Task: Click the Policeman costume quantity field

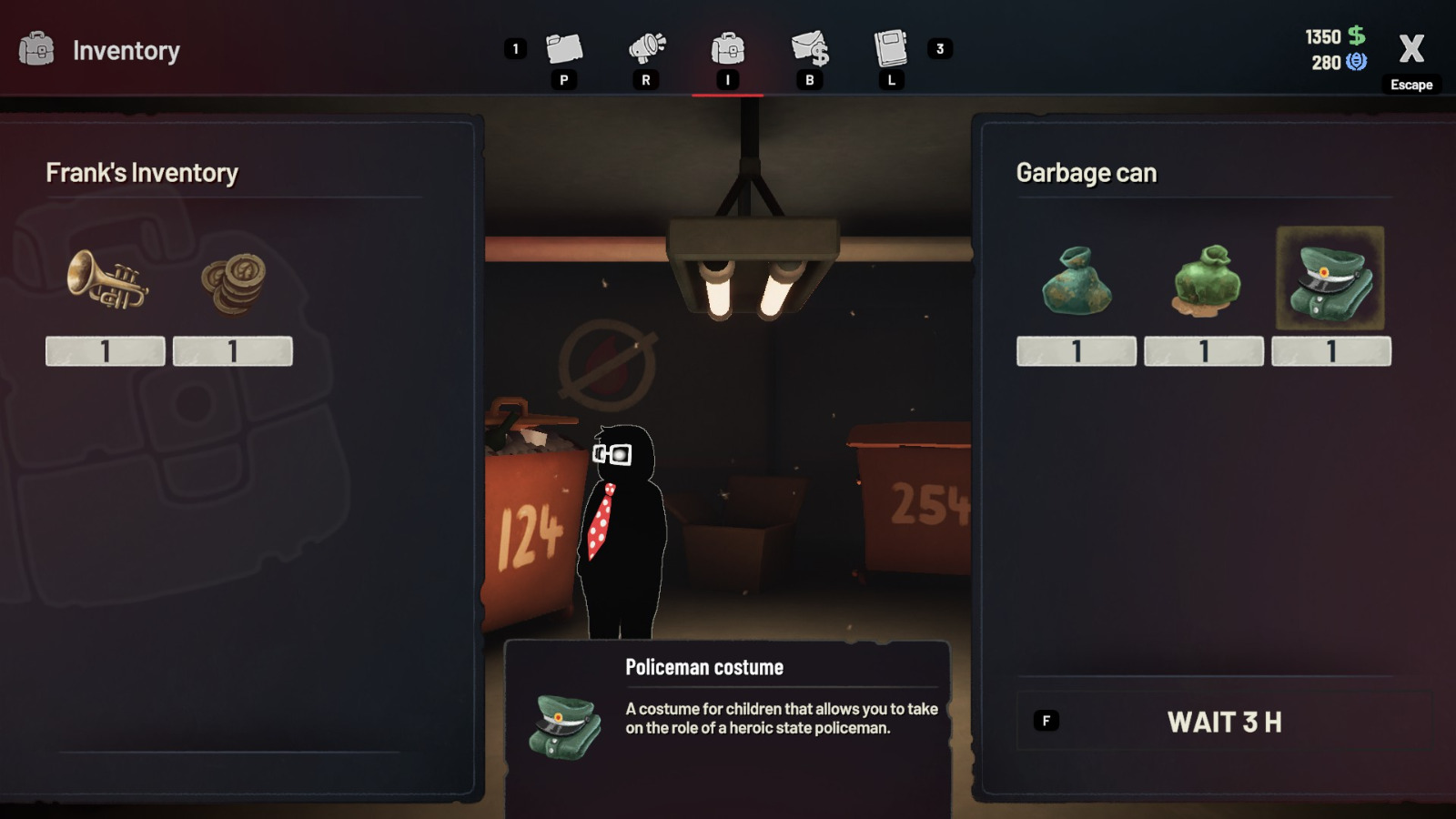Action: pyautogui.click(x=1330, y=351)
